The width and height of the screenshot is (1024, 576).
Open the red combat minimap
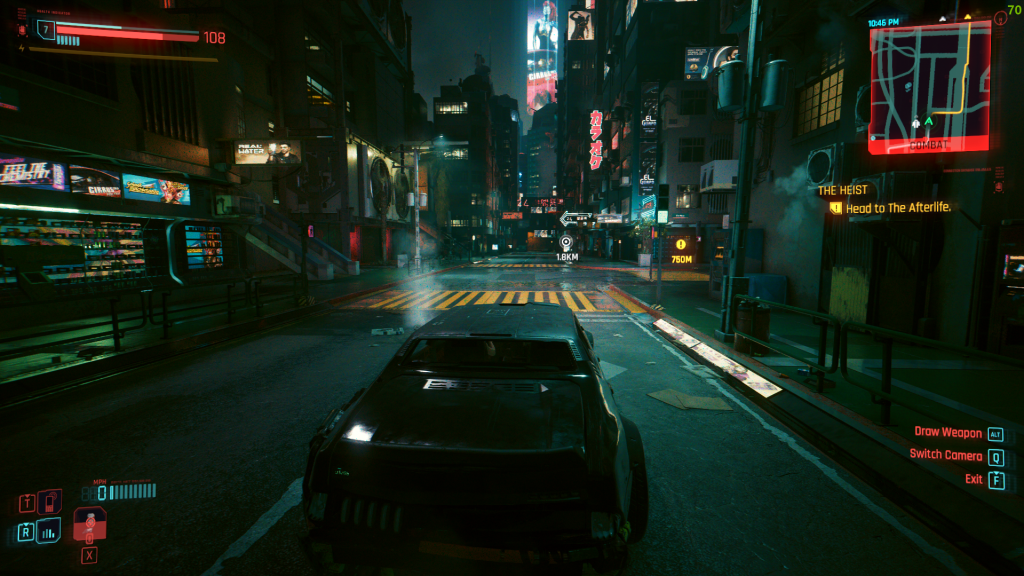click(x=929, y=85)
